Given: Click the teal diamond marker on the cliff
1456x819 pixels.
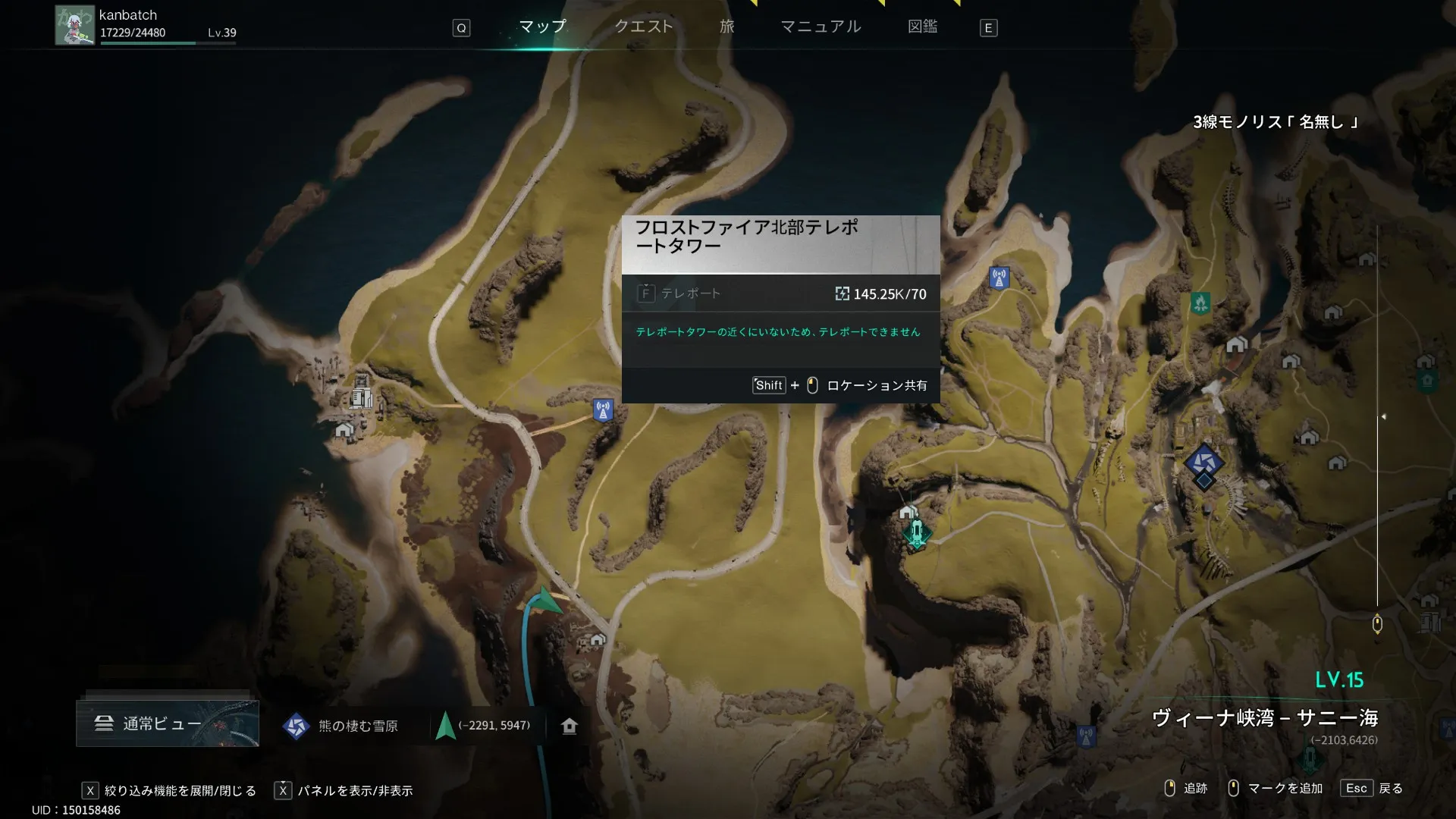Looking at the screenshot, I should [x=917, y=533].
